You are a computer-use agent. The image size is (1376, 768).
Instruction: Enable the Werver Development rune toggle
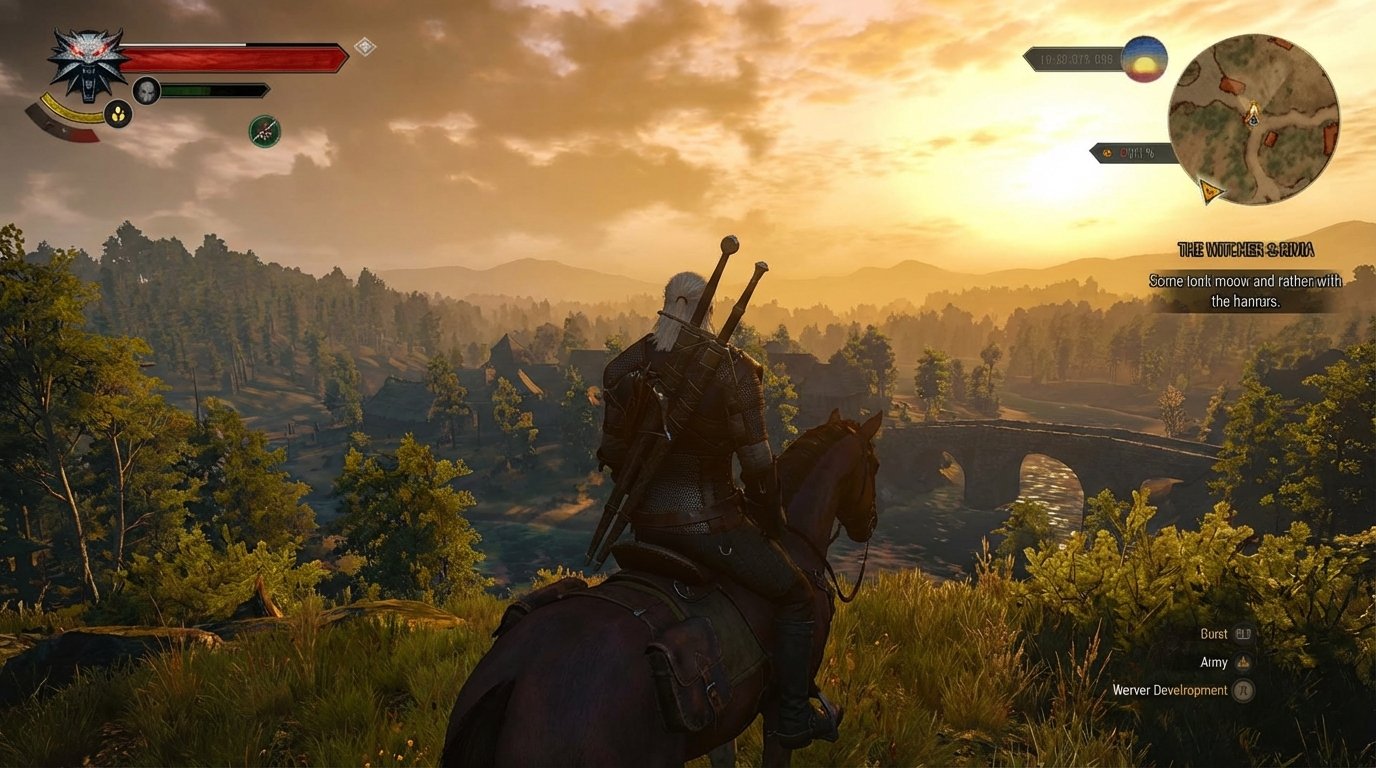(1244, 690)
